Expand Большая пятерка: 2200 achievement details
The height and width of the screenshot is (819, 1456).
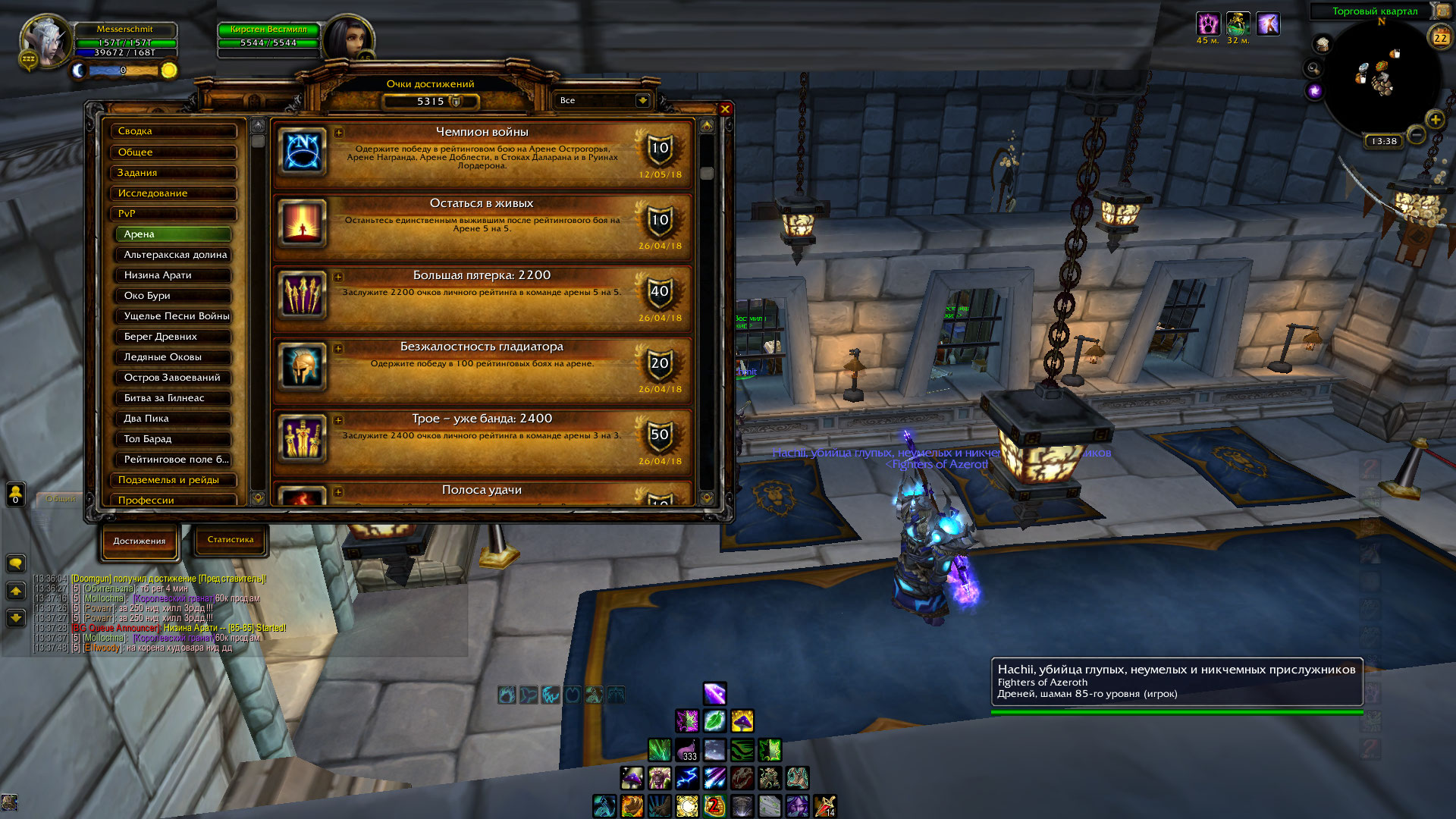pos(338,277)
